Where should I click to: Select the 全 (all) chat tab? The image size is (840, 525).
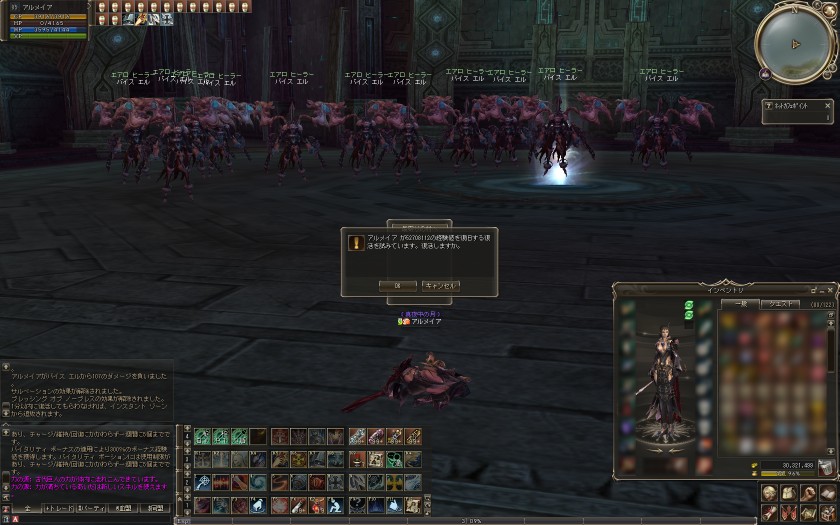pos(28,509)
